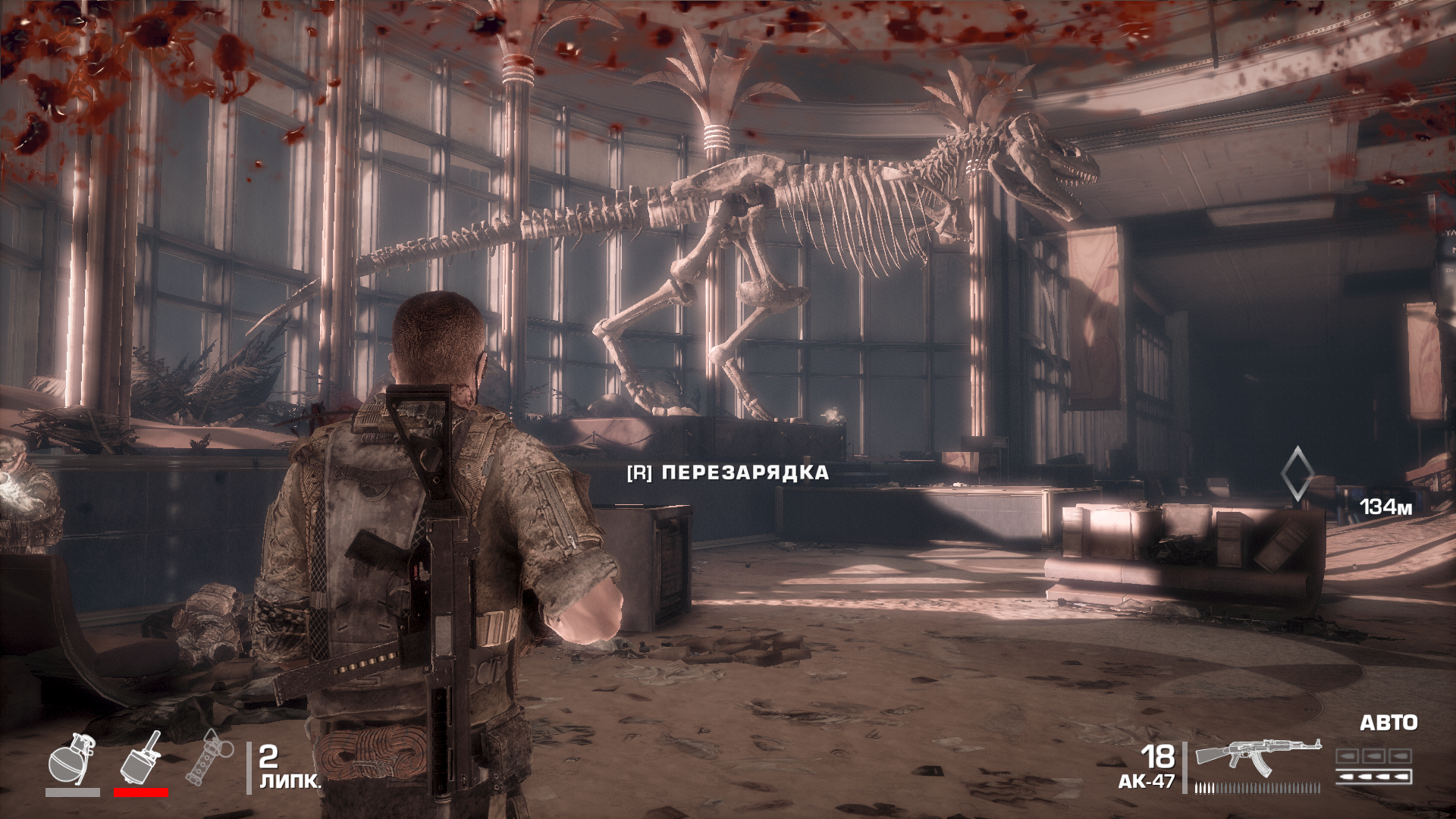1456x819 pixels.
Task: Choose the sticky grenade with red underline
Action: pos(141,758)
